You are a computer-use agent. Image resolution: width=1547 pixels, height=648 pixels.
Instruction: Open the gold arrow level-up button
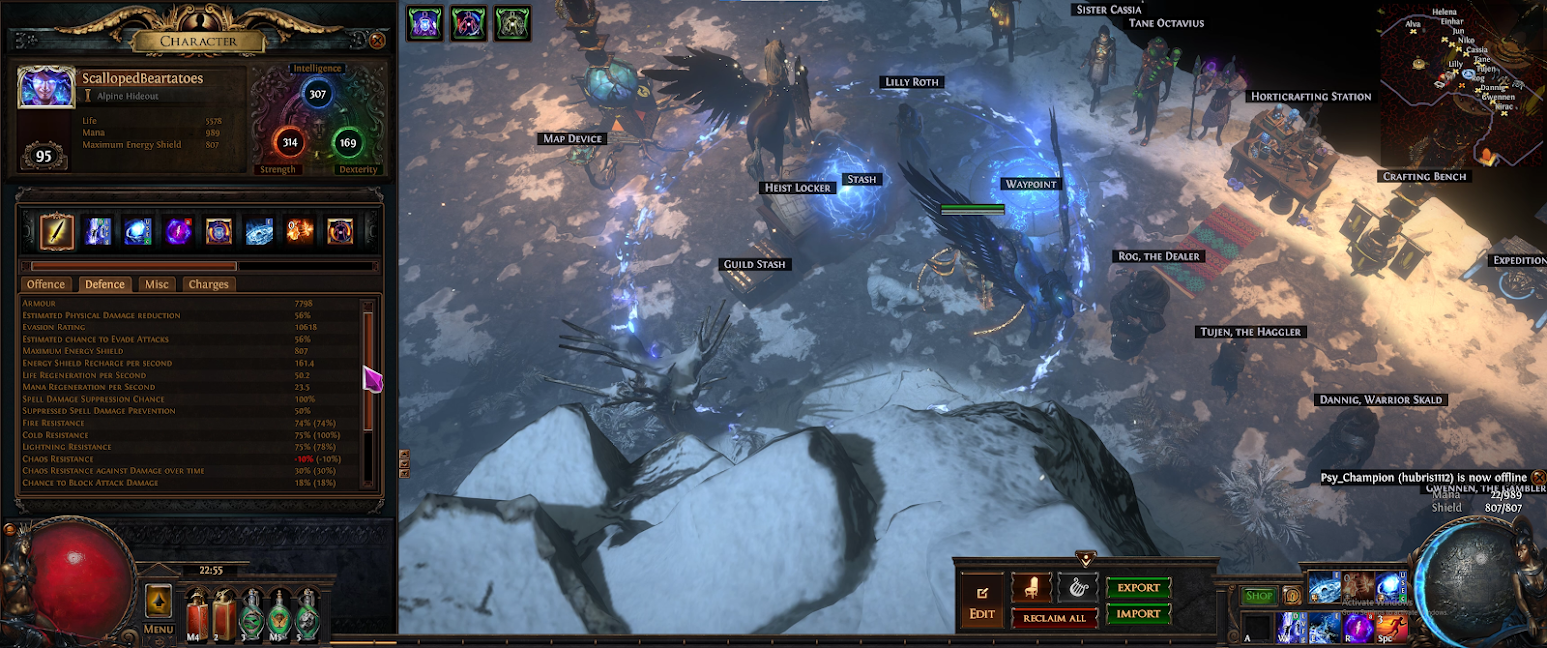[x=158, y=601]
